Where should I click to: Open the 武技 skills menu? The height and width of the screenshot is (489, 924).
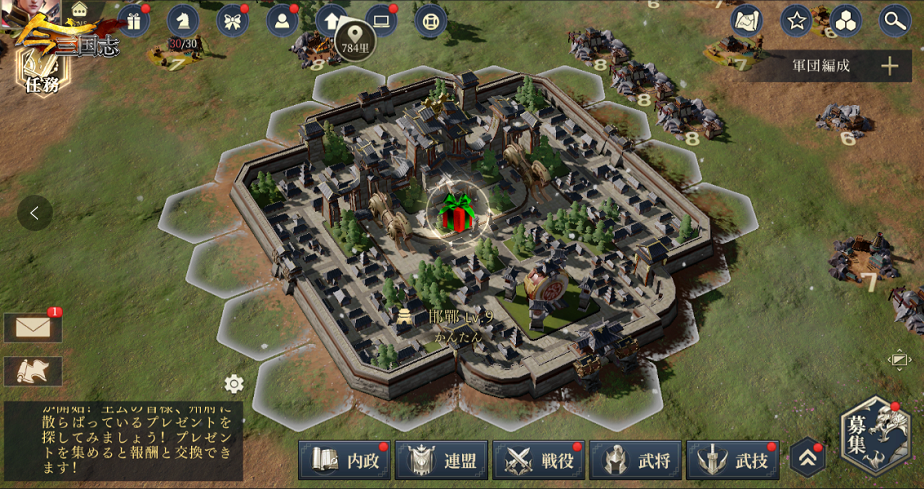coord(733,460)
